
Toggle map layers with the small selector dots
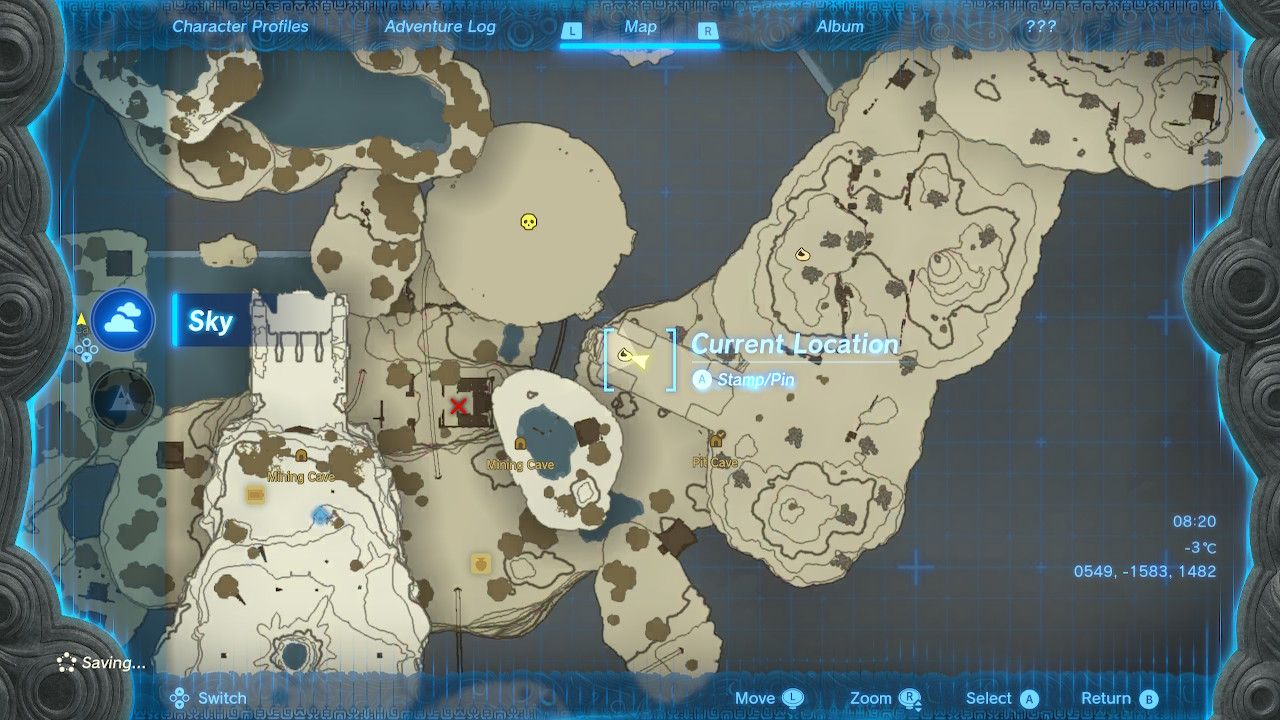click(x=86, y=348)
